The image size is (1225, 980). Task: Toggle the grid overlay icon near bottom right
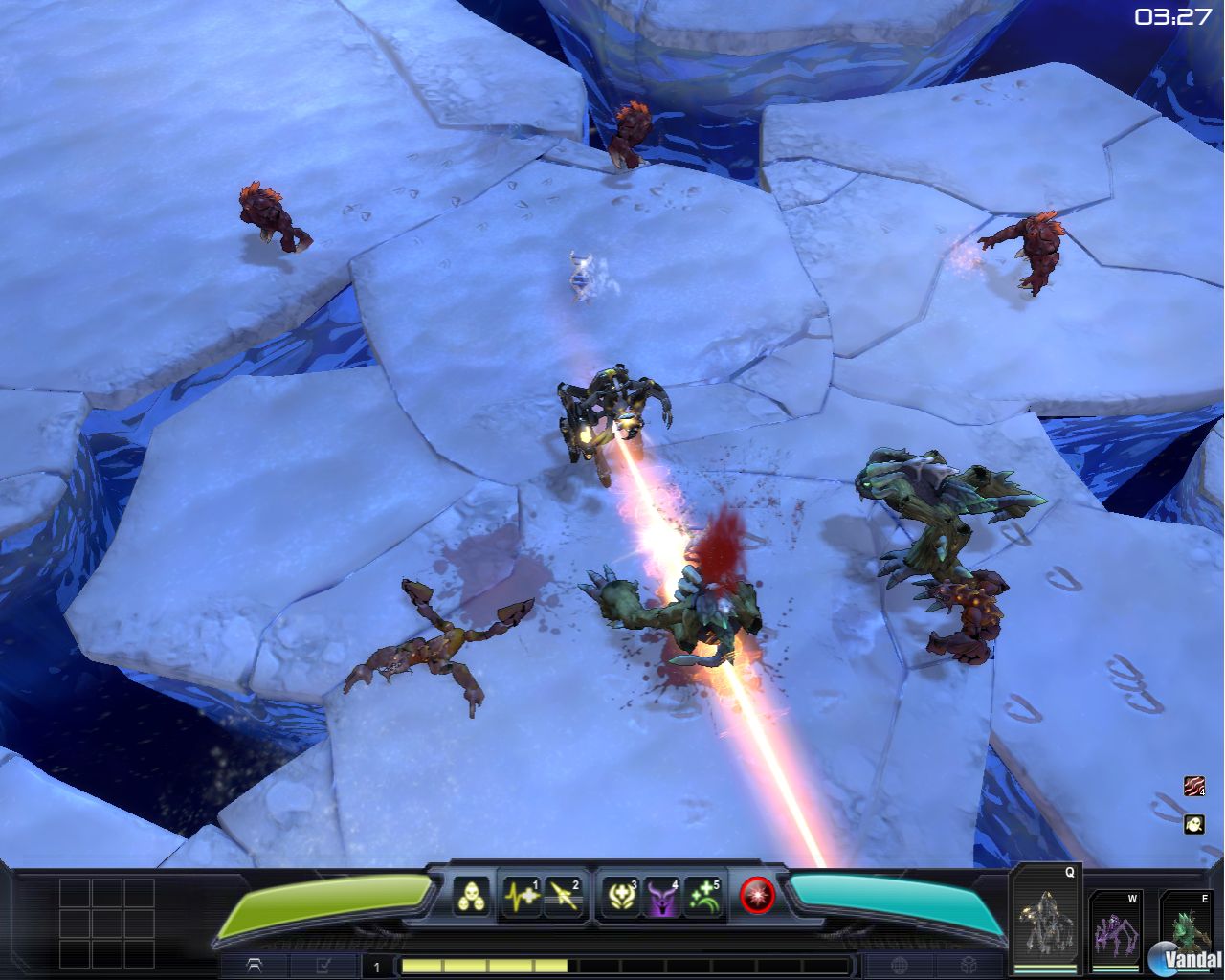[898, 966]
